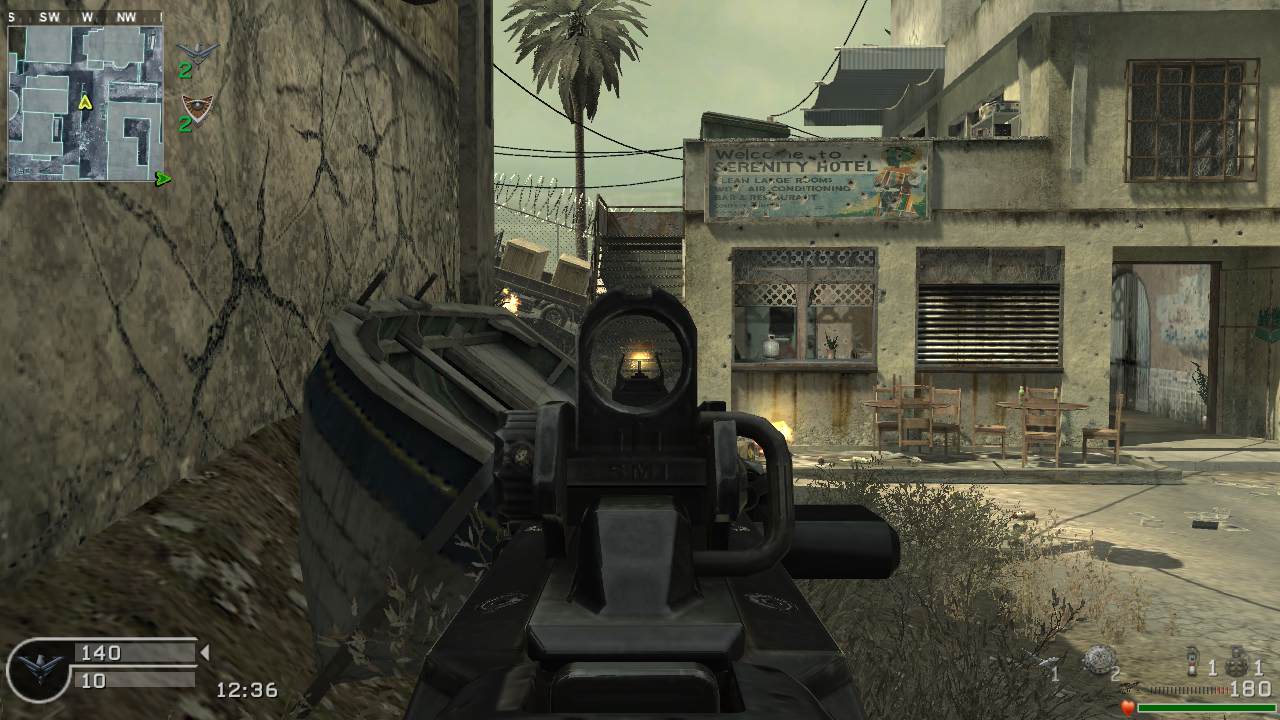Click the overhead minimap
This screenshot has width=1280, height=720.
pyautogui.click(x=85, y=102)
